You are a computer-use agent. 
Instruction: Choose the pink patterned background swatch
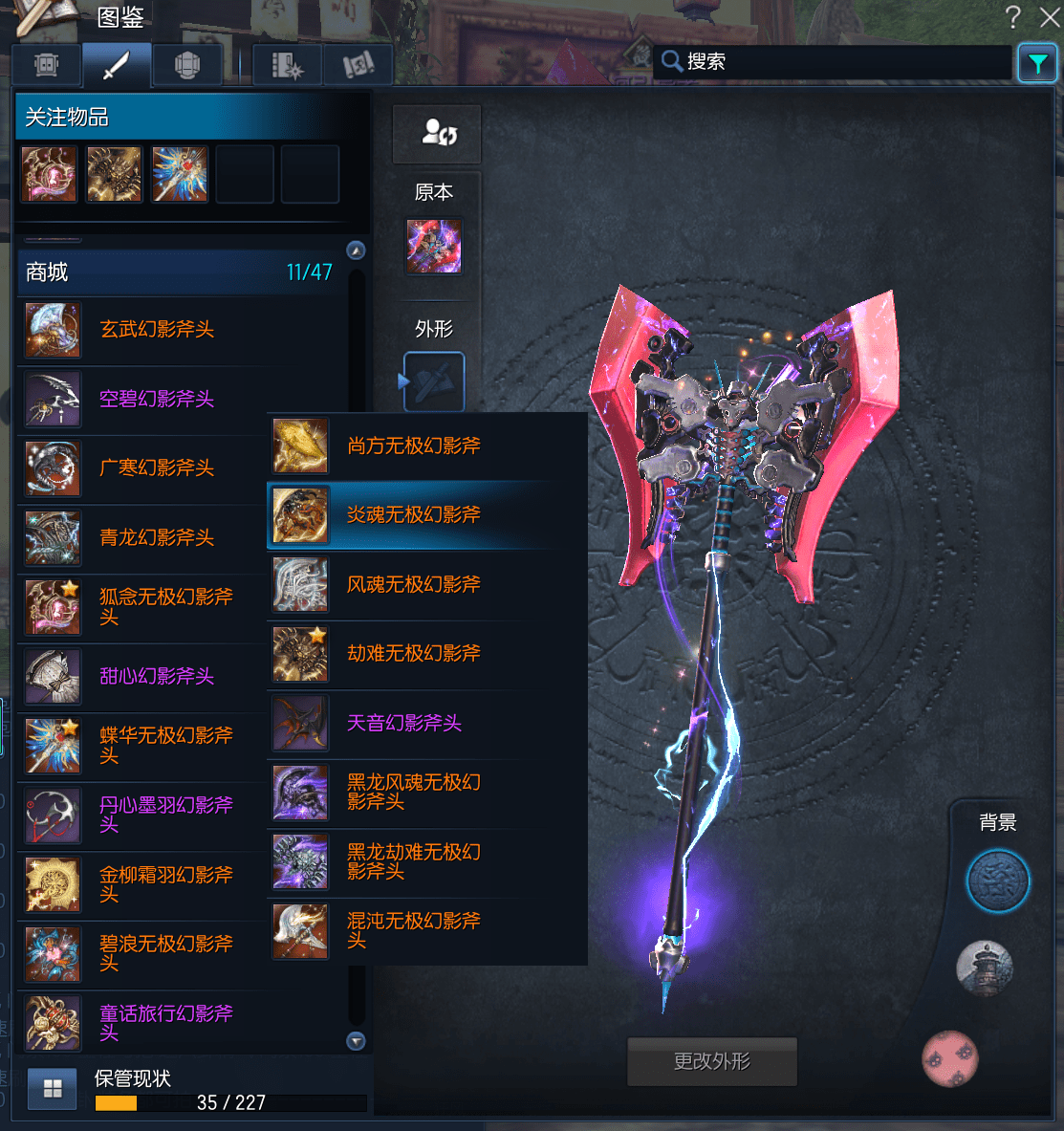pos(950,1058)
